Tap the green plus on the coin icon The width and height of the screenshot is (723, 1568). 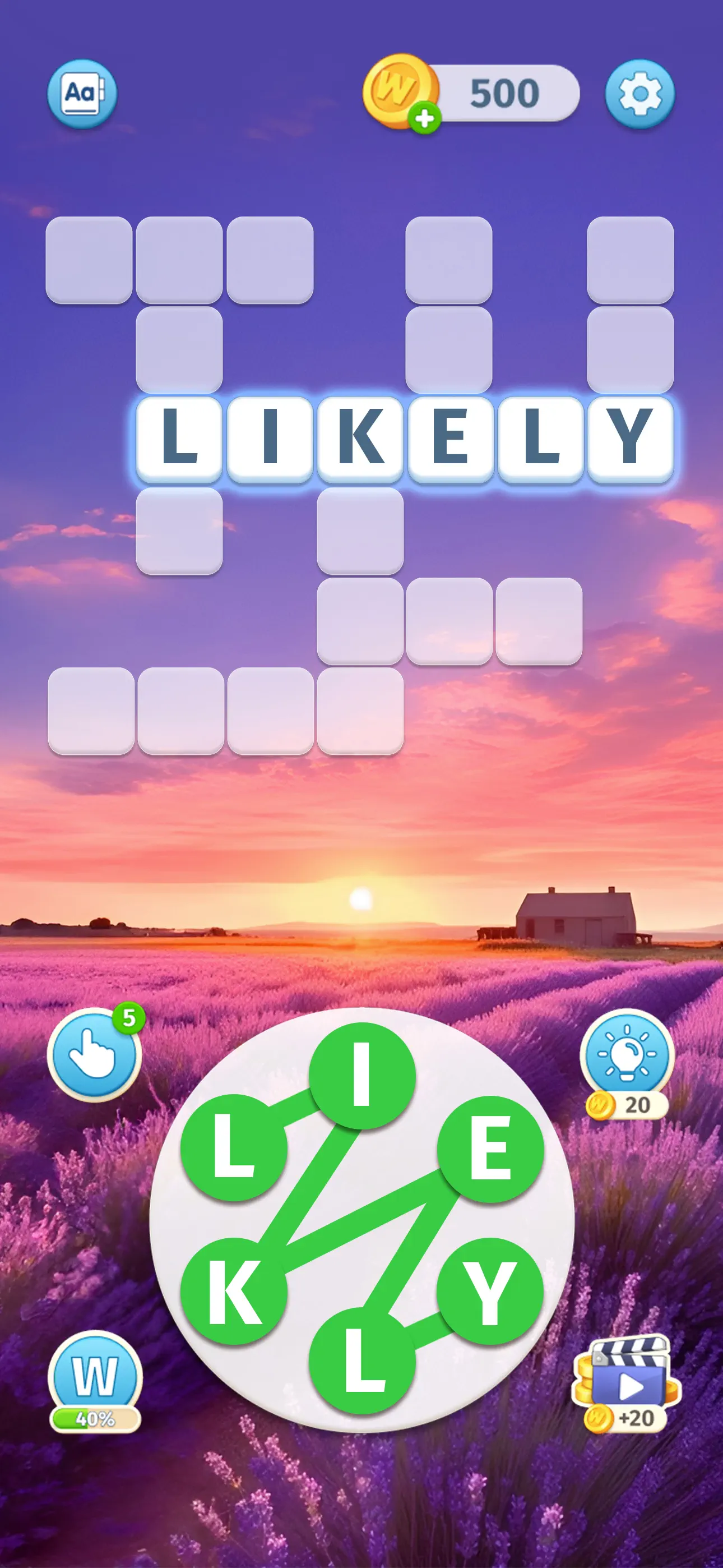click(x=425, y=117)
